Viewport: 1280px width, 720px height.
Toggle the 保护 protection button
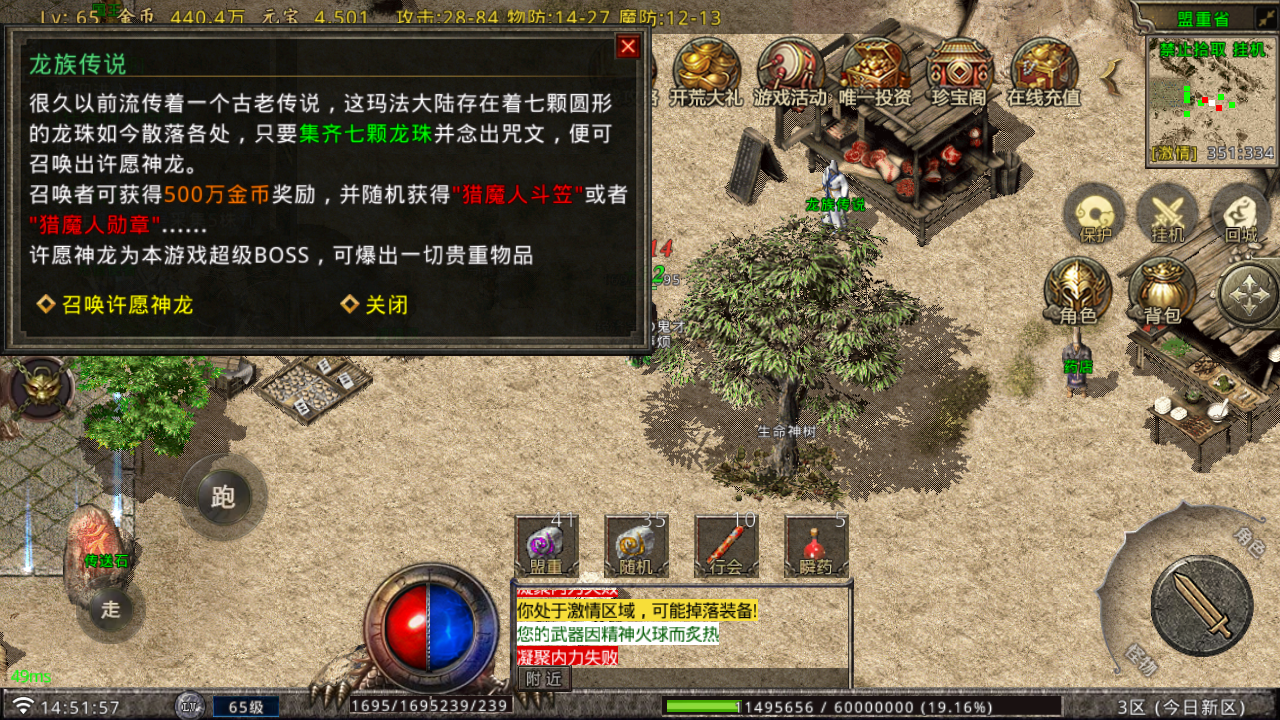(x=1094, y=214)
